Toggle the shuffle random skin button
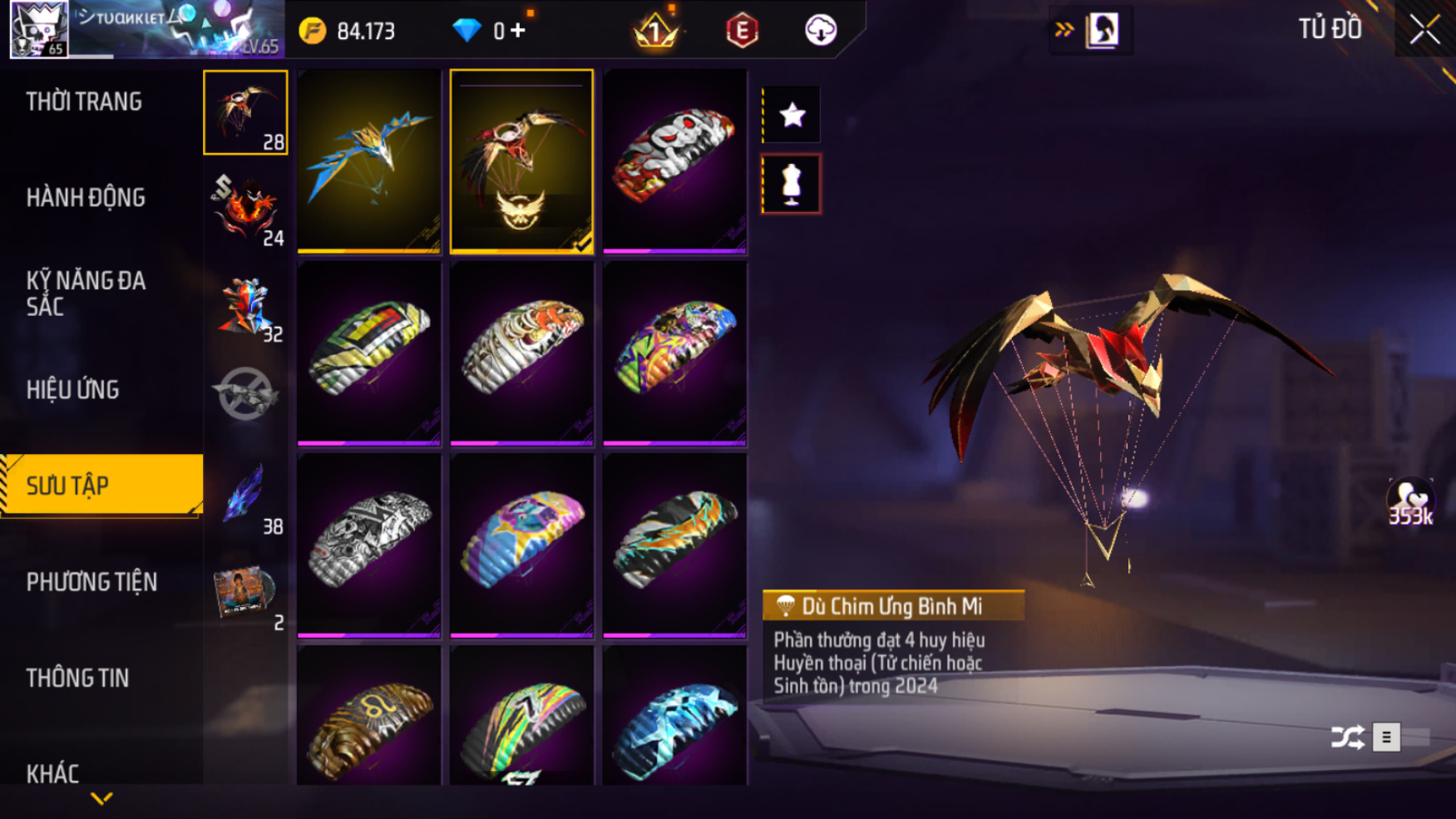Screen dimensions: 1456x819 click(x=1347, y=737)
